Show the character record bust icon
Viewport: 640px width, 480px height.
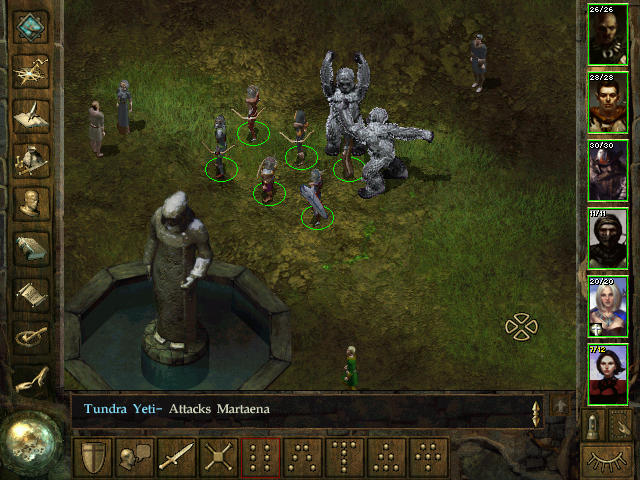pos(30,201)
